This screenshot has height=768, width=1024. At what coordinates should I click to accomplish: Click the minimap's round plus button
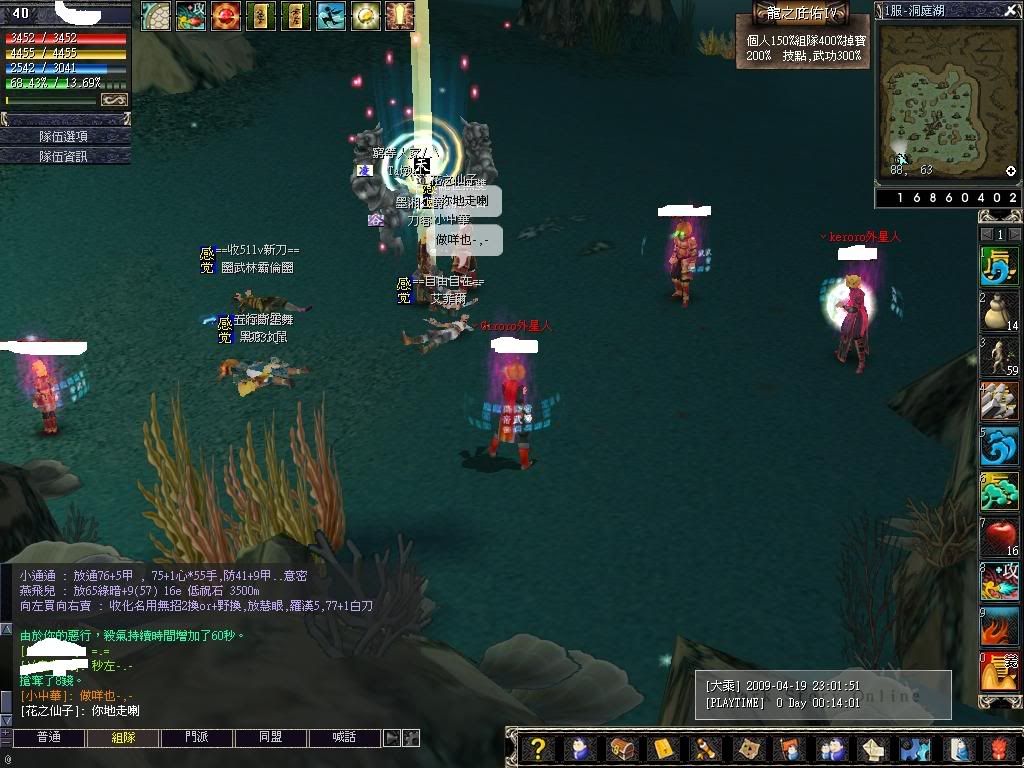click(x=1011, y=171)
